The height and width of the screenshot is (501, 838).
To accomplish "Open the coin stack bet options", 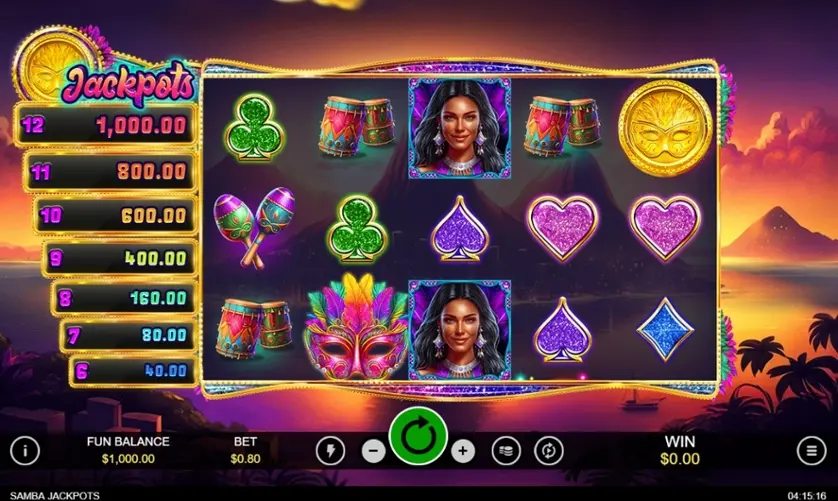I will tap(507, 450).
